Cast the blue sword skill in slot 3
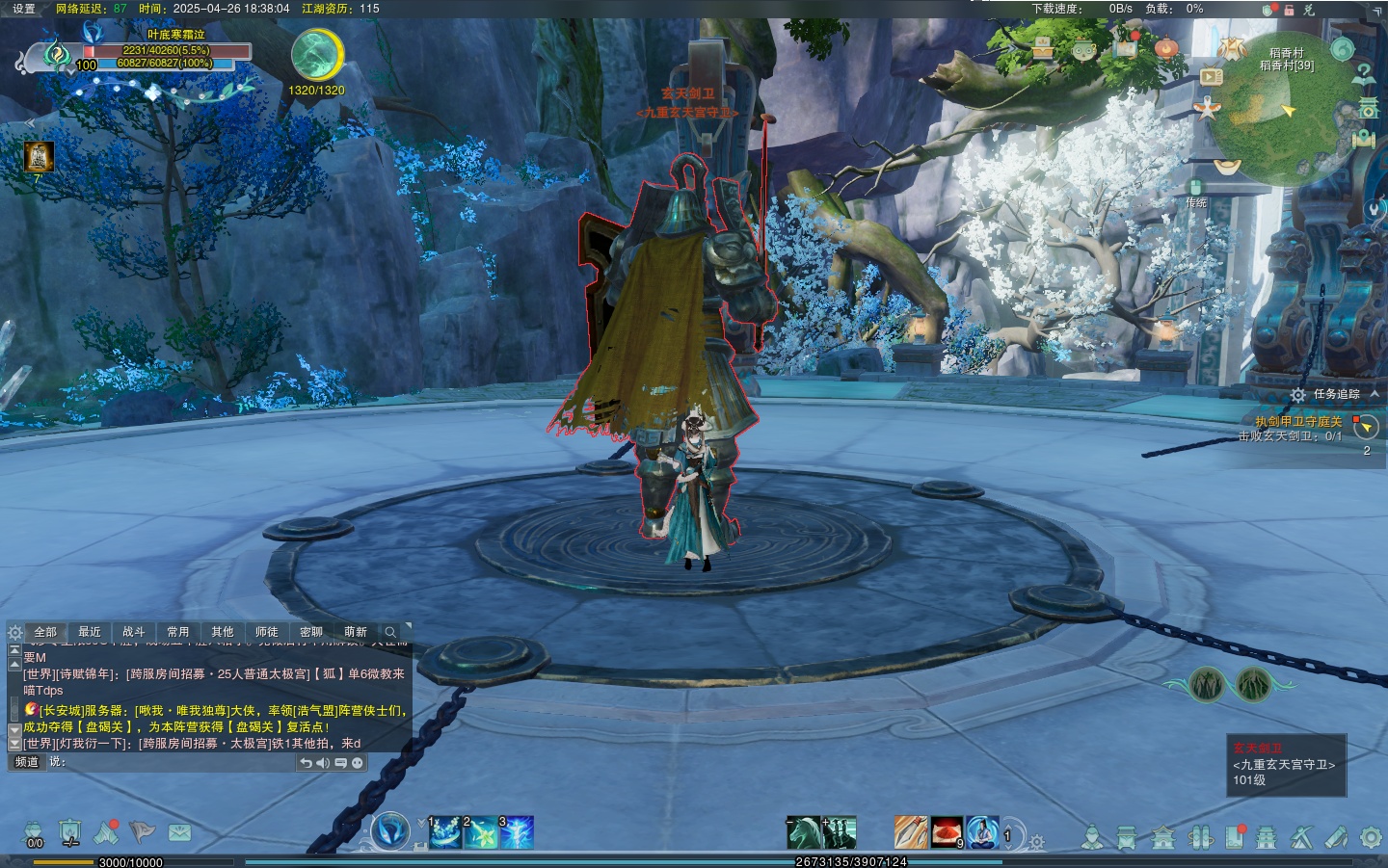The height and width of the screenshot is (868, 1388). (517, 832)
